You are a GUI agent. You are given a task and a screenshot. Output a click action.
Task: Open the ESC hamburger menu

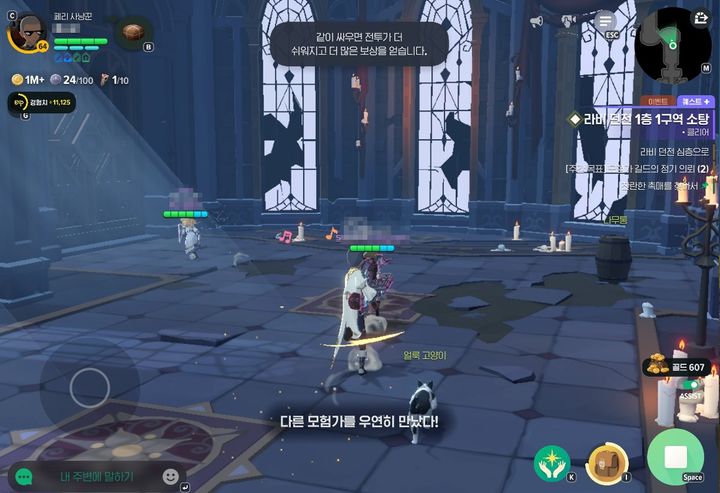tap(605, 20)
